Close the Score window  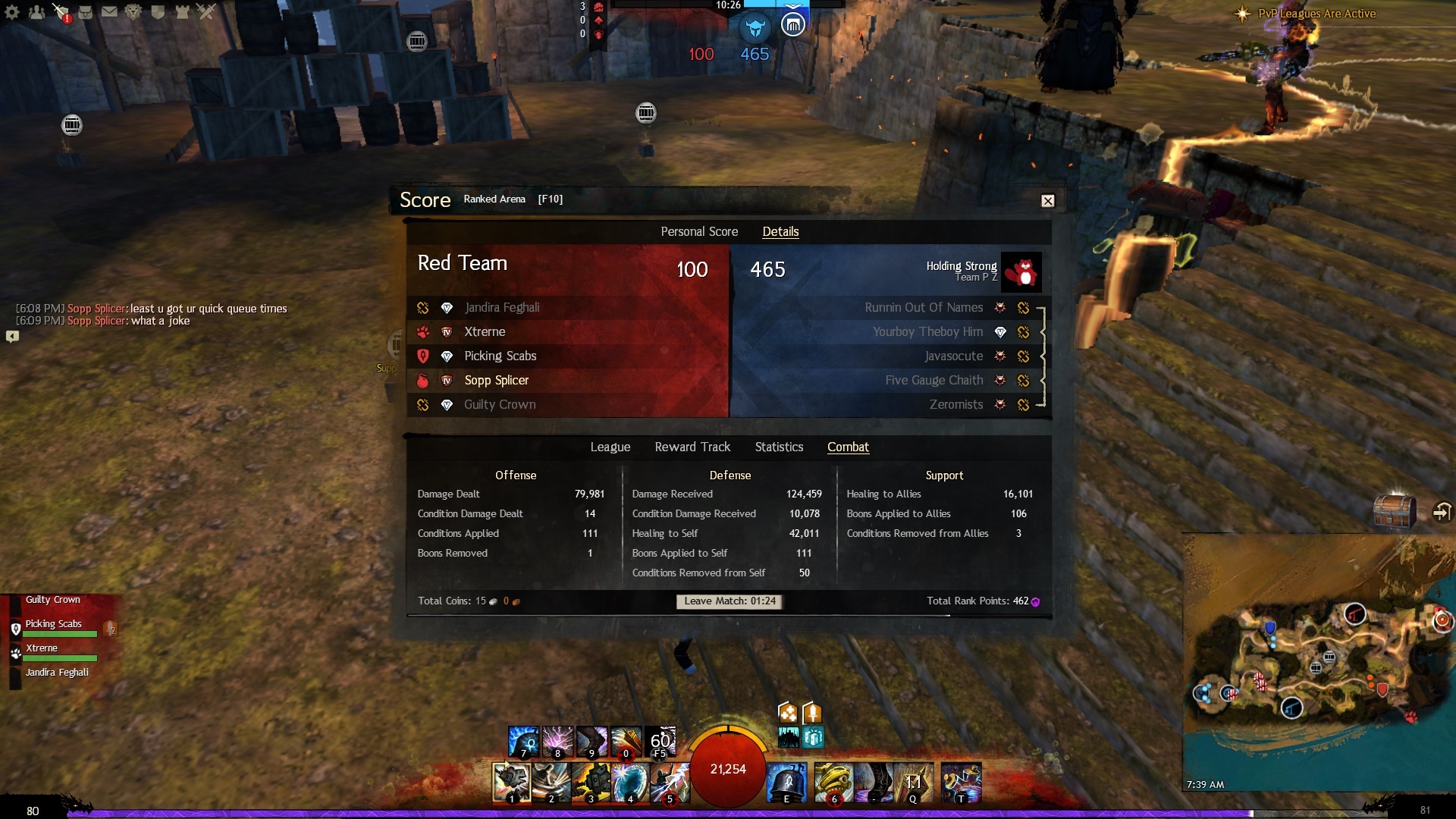1047,201
